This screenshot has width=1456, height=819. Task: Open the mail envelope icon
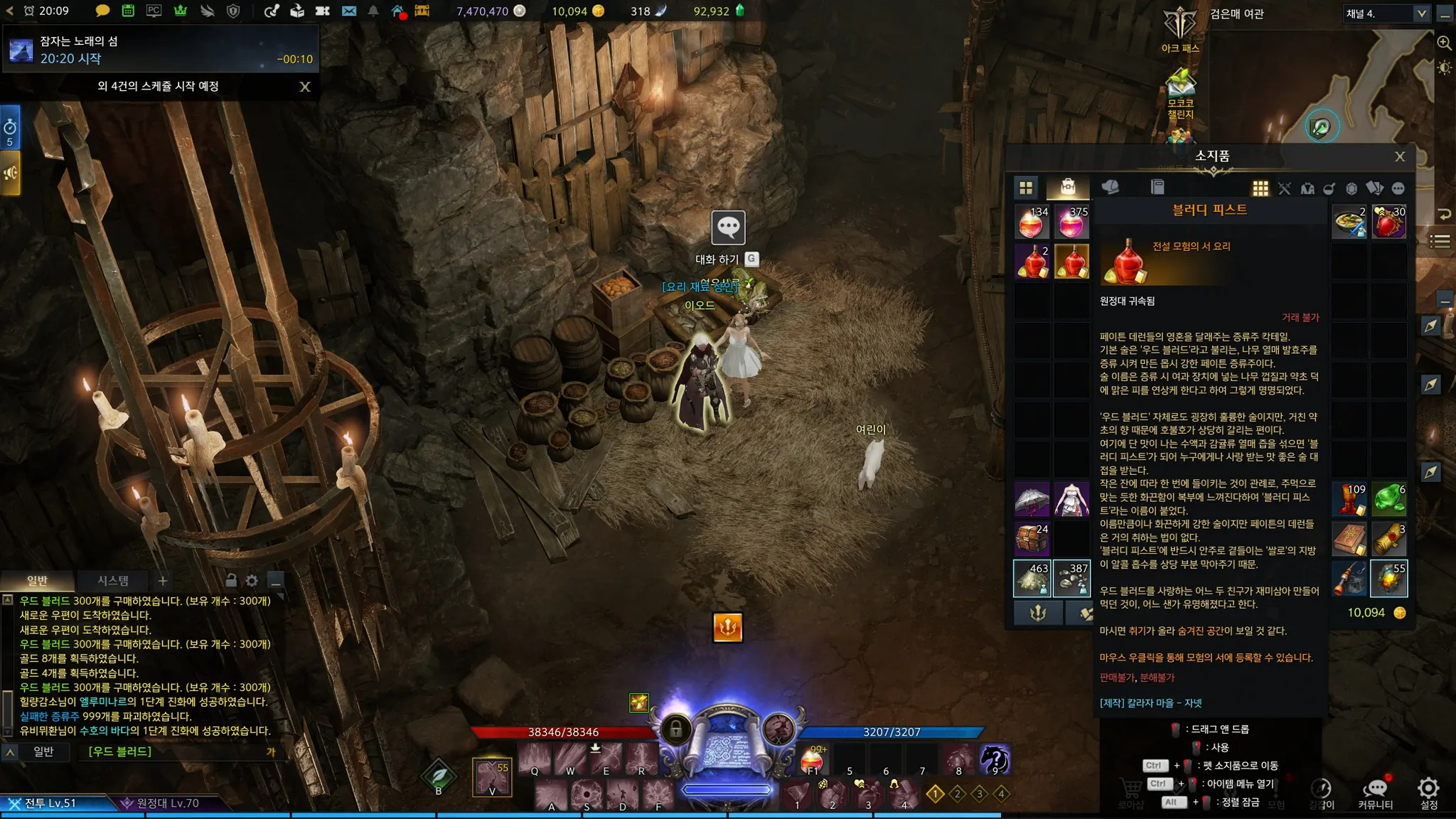click(x=349, y=11)
